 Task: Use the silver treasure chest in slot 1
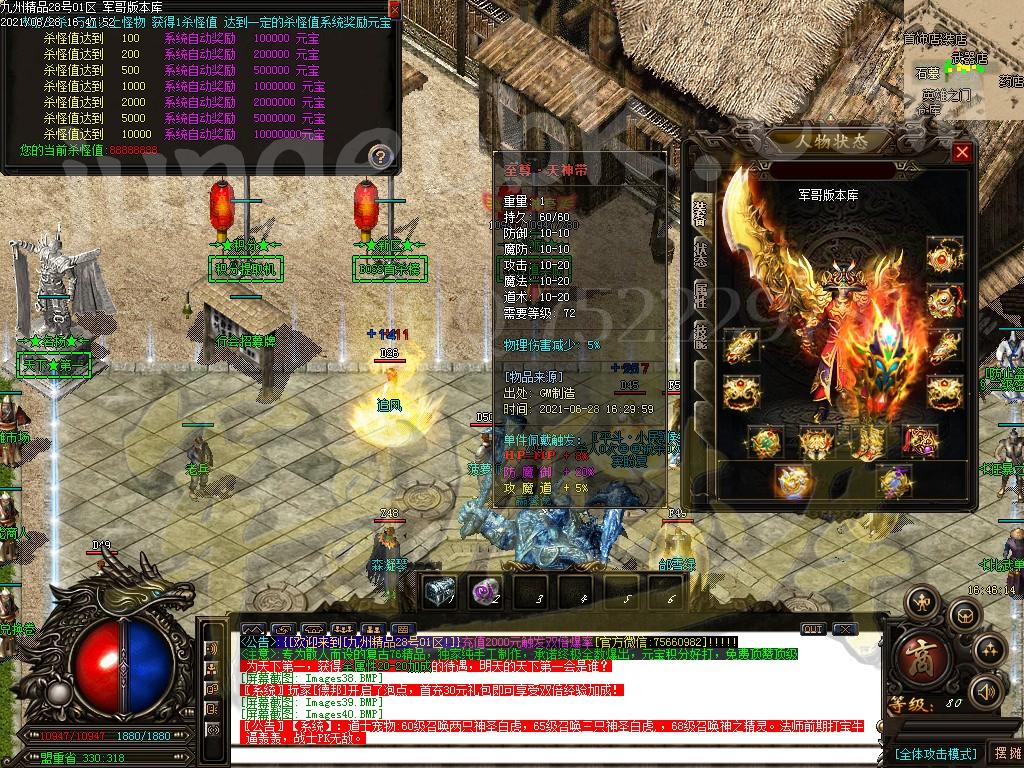(x=439, y=592)
